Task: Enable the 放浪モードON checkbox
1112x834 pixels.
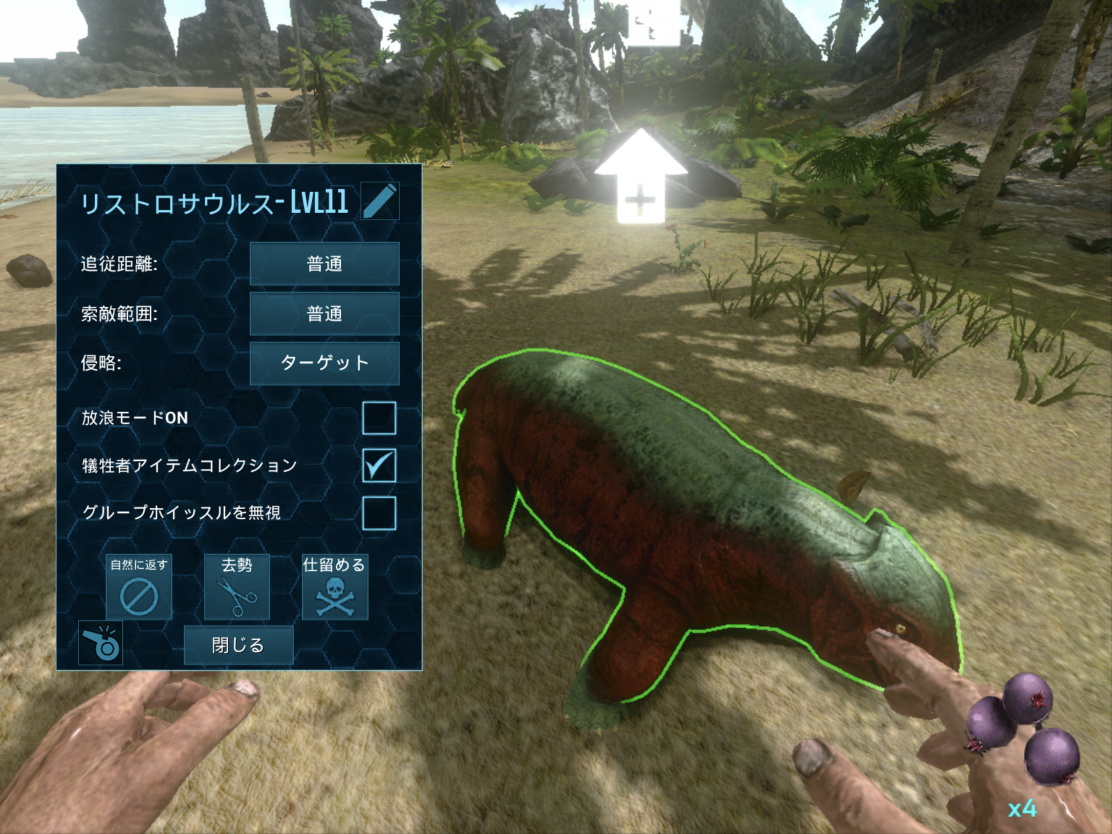Action: (379, 418)
